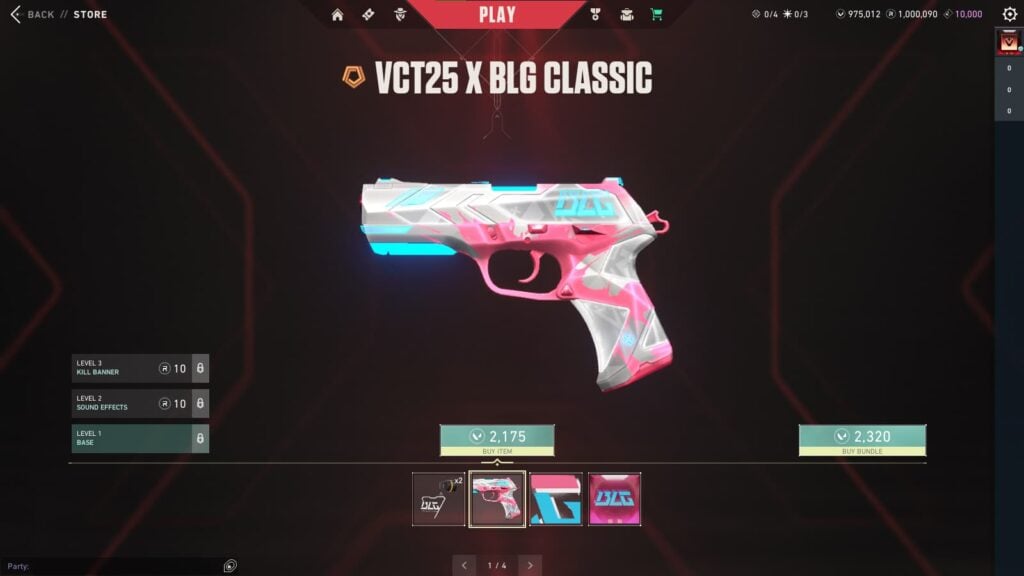The image size is (1024, 576).
Task: Open the settings gear
Action: click(1009, 15)
